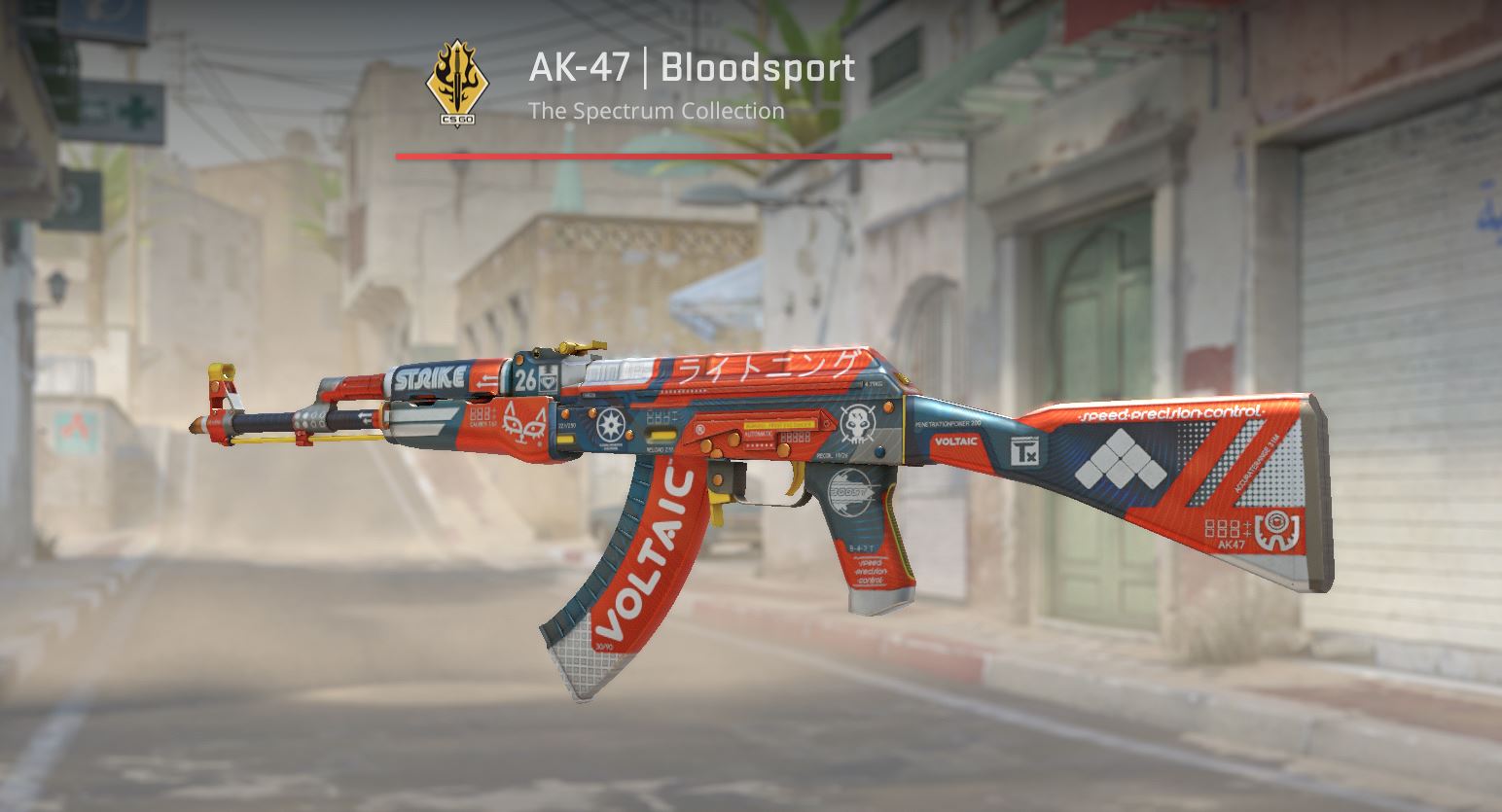Click the speed-precision-control text on stock

coord(1170,412)
